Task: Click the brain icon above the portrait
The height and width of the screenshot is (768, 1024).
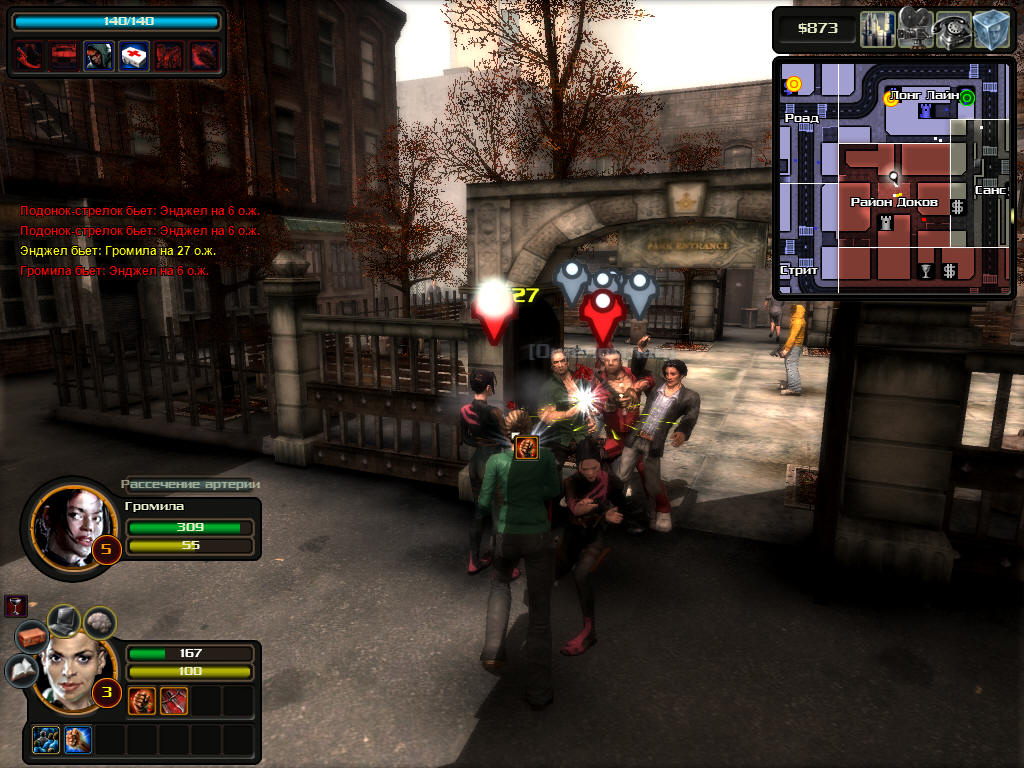Action: tap(99, 623)
